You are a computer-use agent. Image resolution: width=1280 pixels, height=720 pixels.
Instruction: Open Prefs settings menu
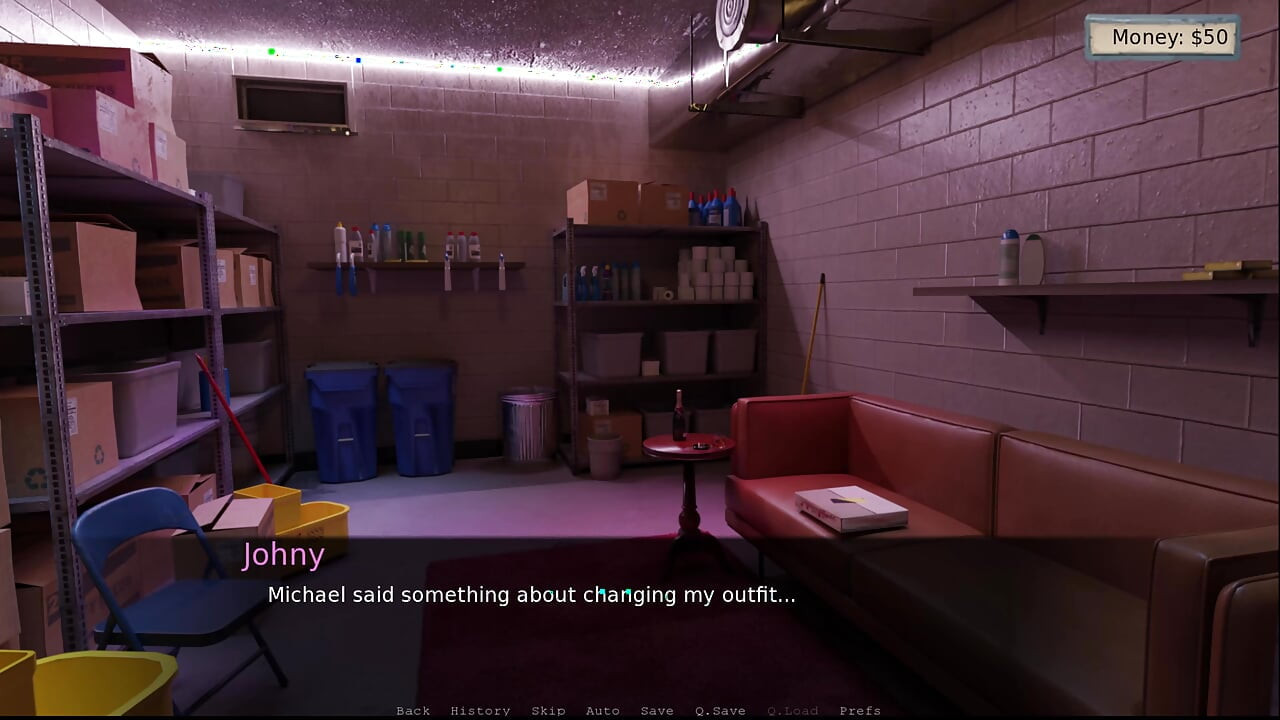click(860, 711)
